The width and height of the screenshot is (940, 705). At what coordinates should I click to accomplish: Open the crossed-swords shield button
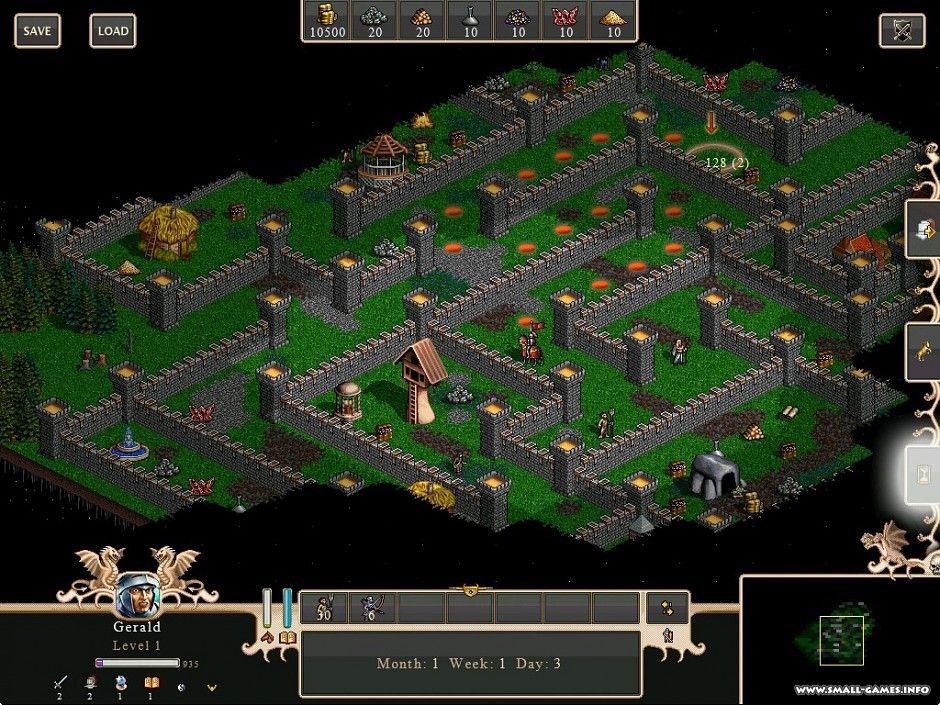tap(901, 31)
